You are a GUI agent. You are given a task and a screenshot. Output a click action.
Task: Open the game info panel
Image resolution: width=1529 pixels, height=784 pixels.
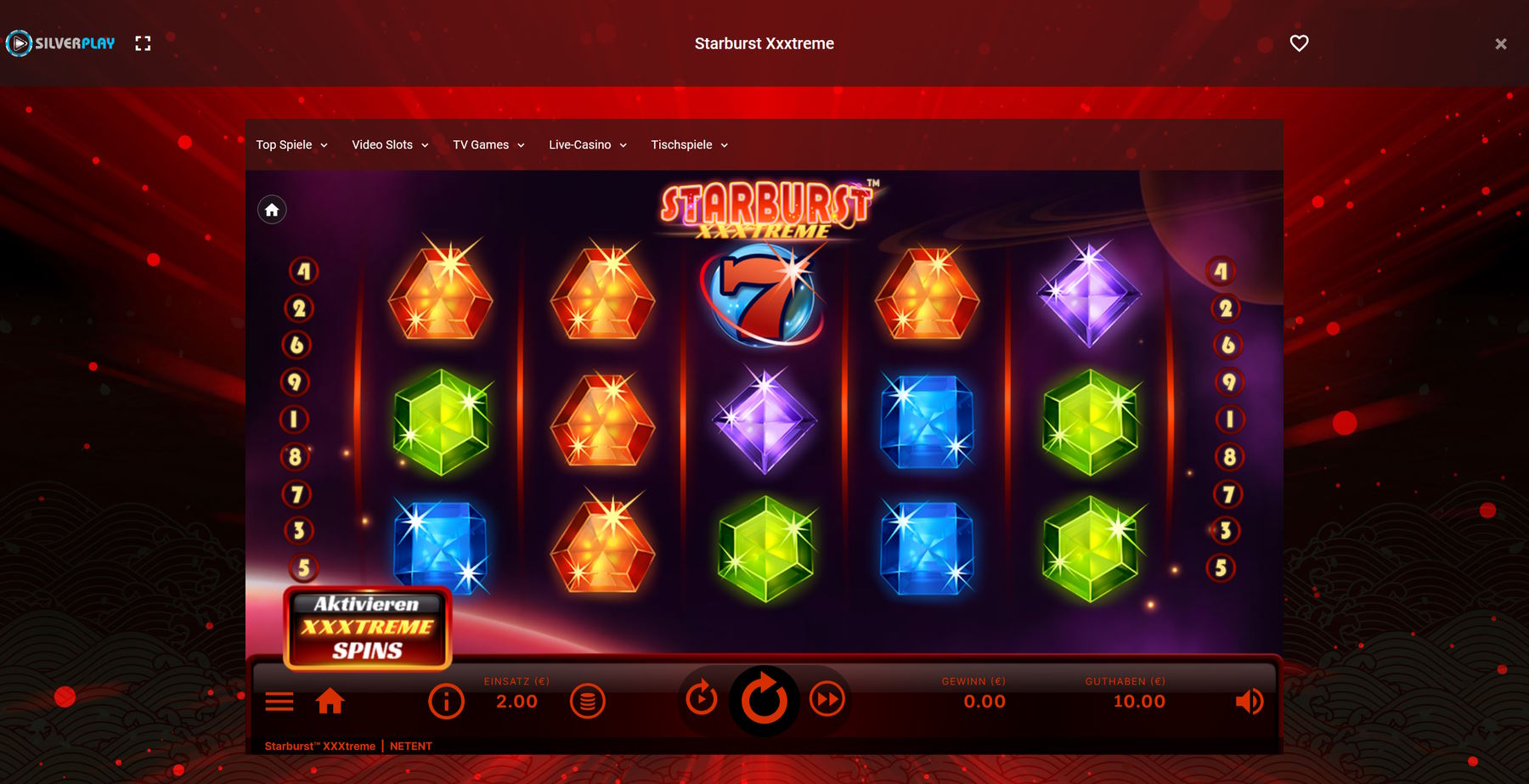pos(446,702)
